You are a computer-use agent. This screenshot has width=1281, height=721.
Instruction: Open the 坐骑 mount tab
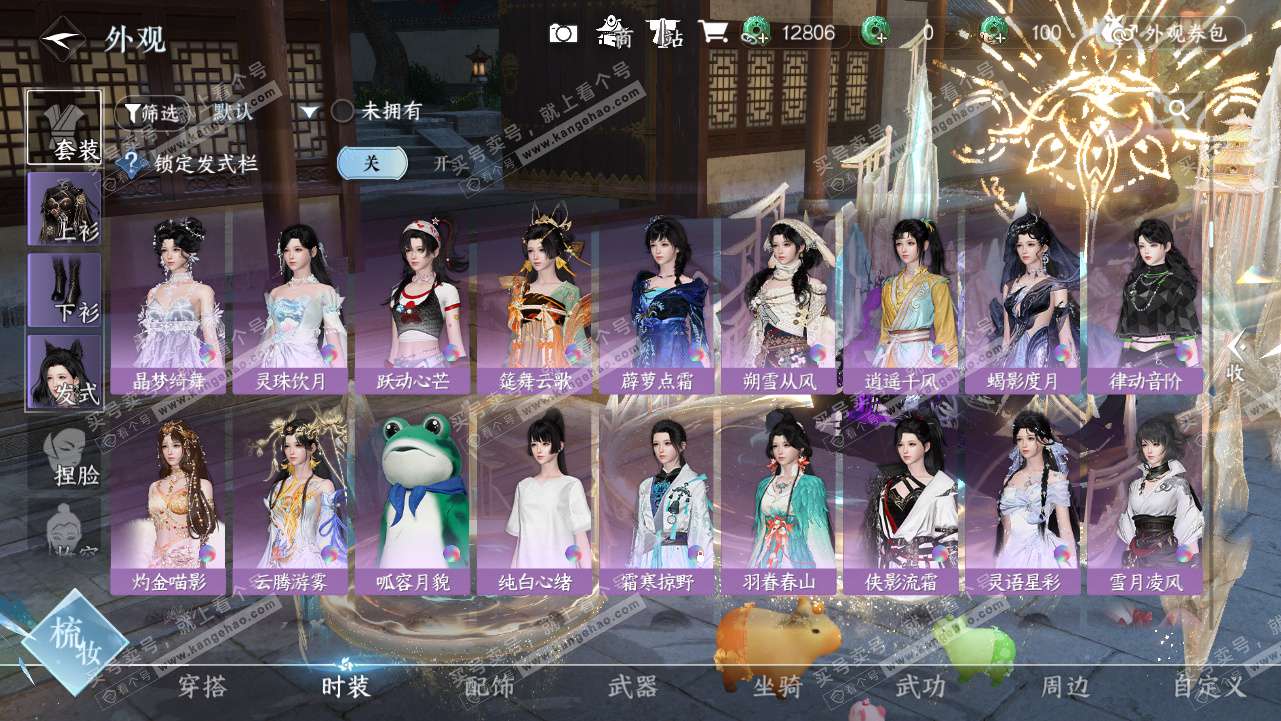click(777, 686)
